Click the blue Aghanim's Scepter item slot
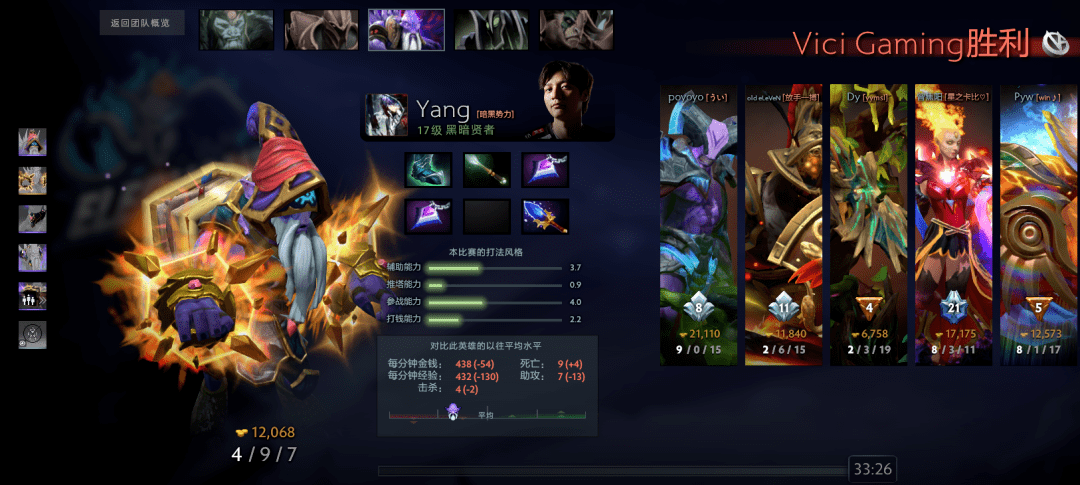 545,216
